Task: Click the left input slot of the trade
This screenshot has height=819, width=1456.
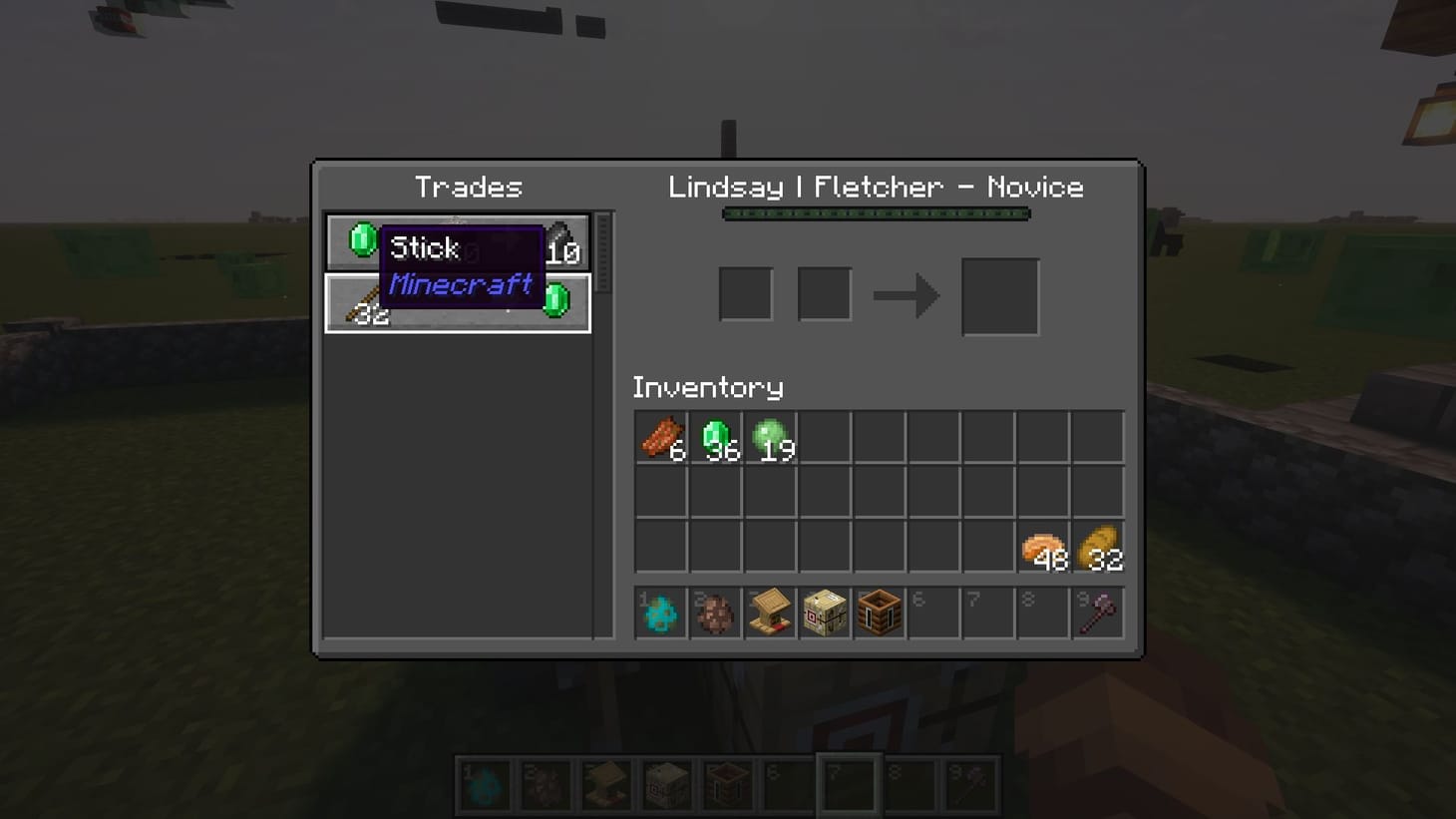Action: [745, 290]
